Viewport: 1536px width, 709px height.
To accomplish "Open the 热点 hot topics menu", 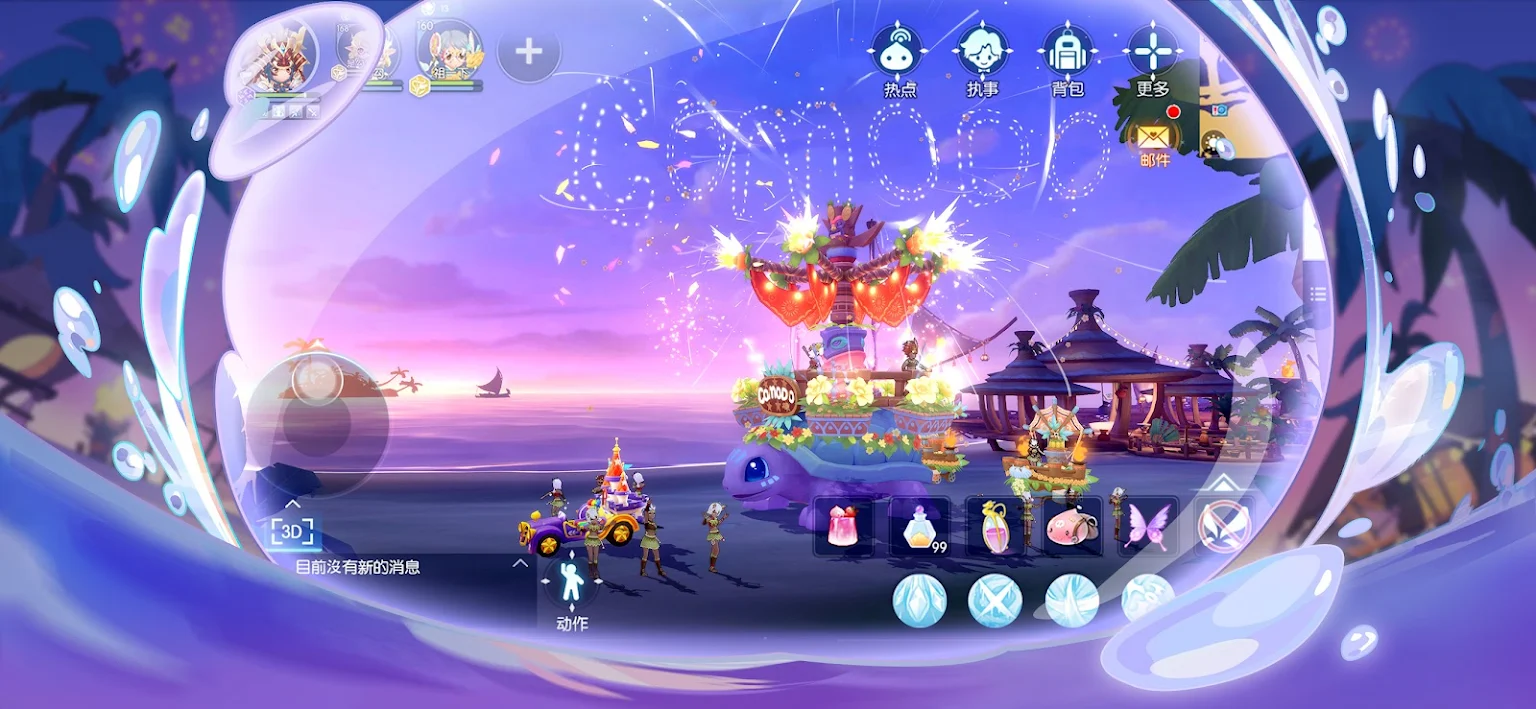I will tap(898, 51).
